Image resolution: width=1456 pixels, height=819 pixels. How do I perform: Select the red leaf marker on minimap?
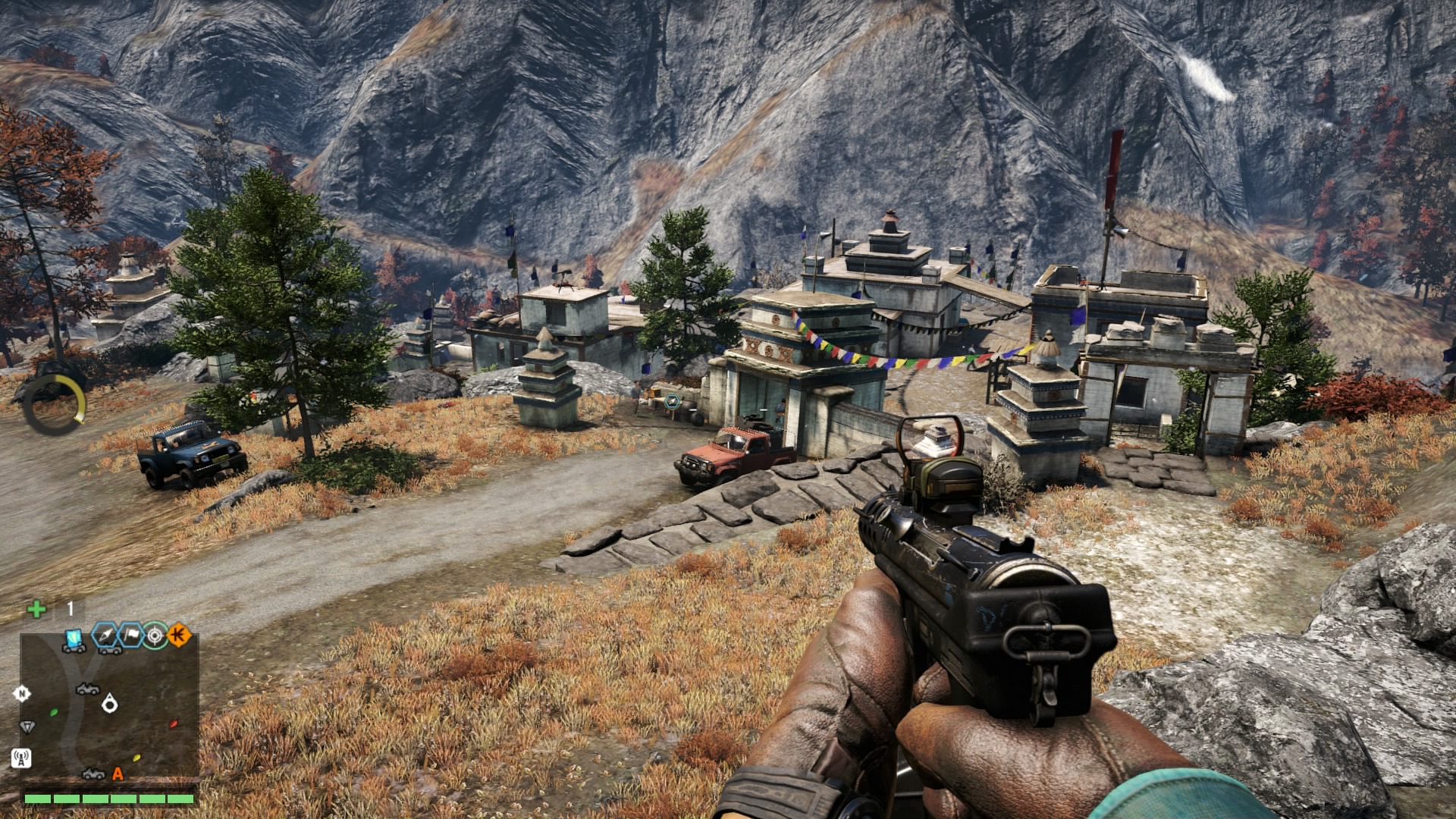tap(174, 723)
